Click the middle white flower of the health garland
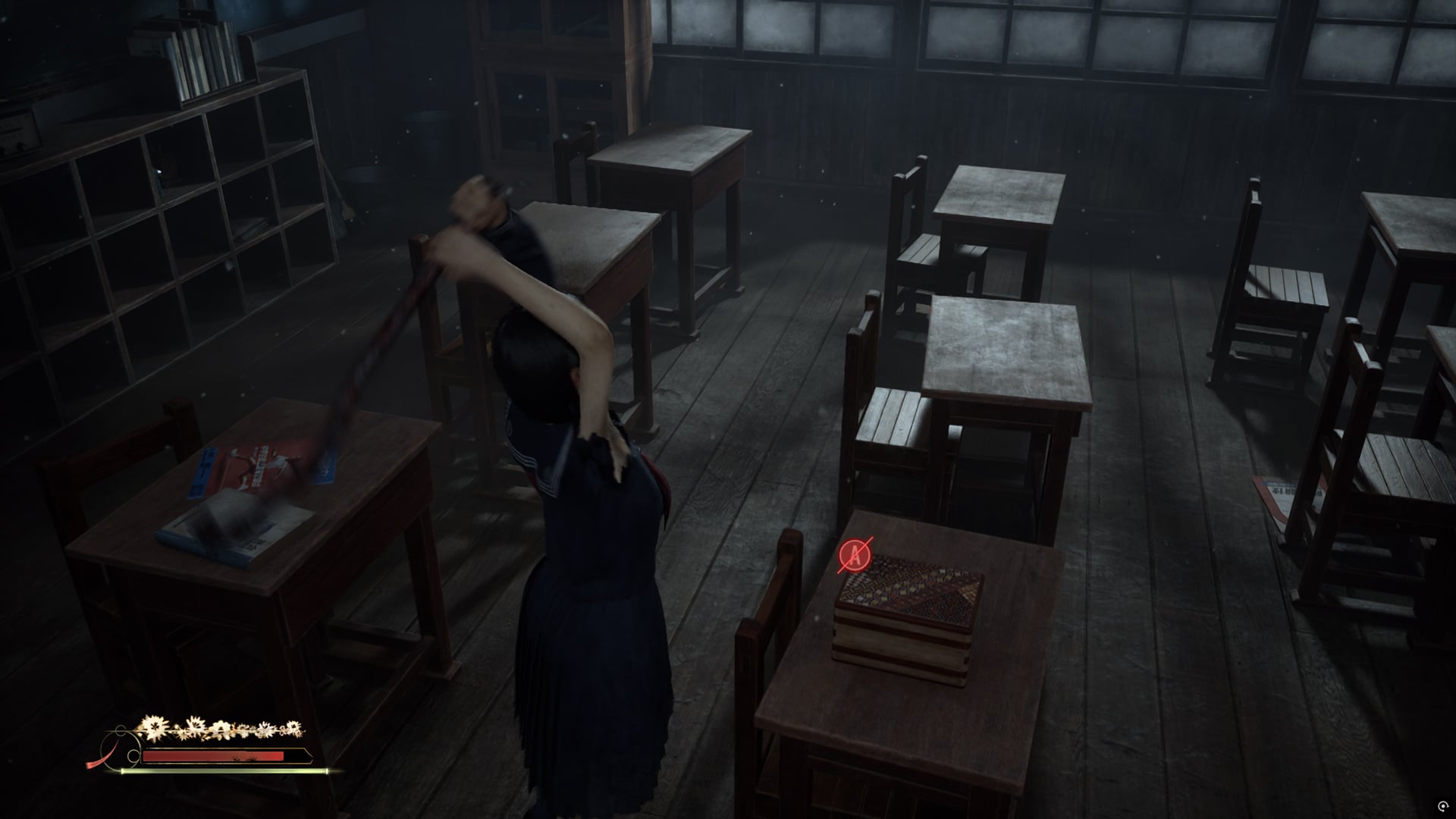The width and height of the screenshot is (1456, 819). (x=222, y=730)
